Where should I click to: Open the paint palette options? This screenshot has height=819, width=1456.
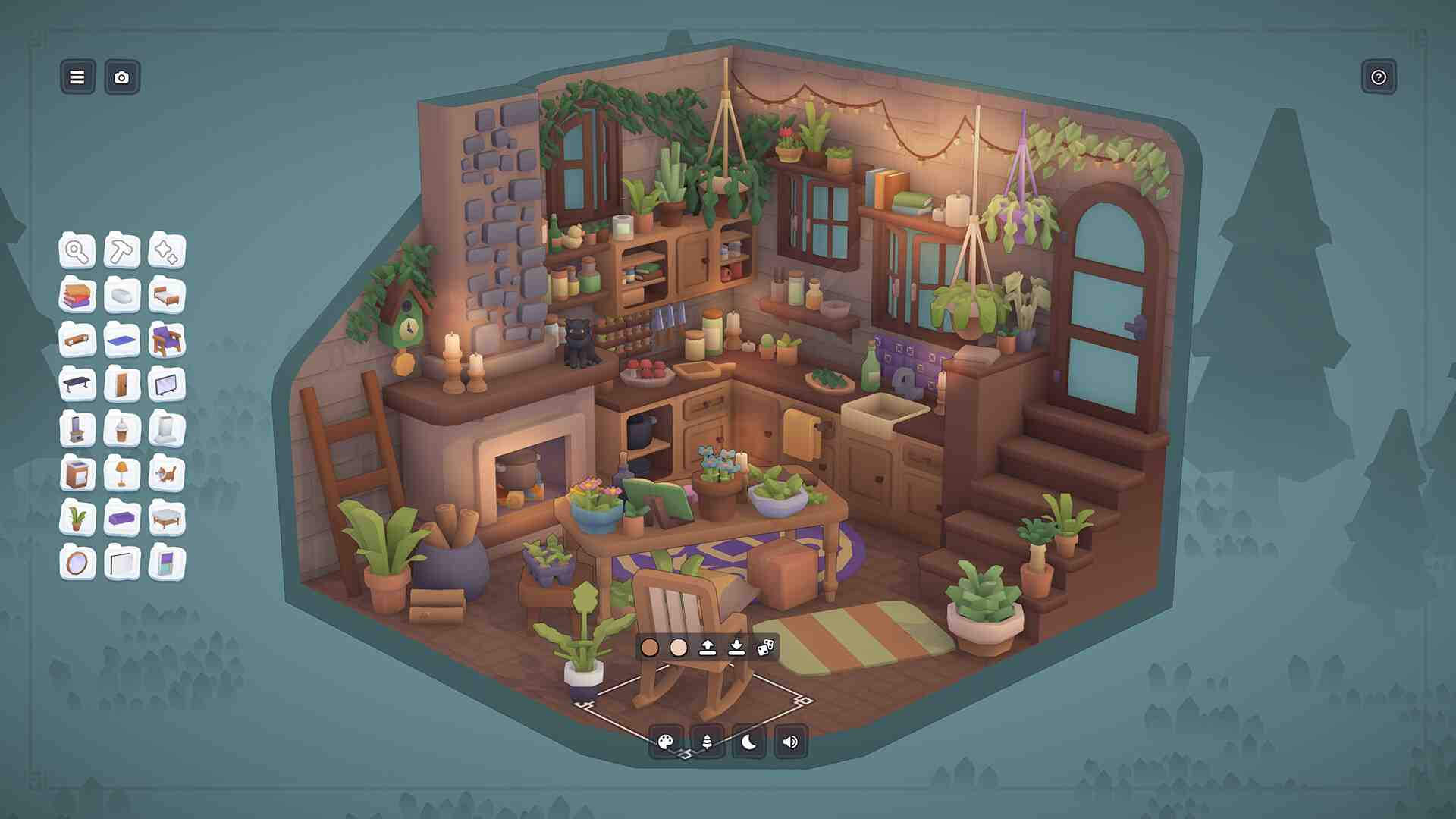(666, 742)
